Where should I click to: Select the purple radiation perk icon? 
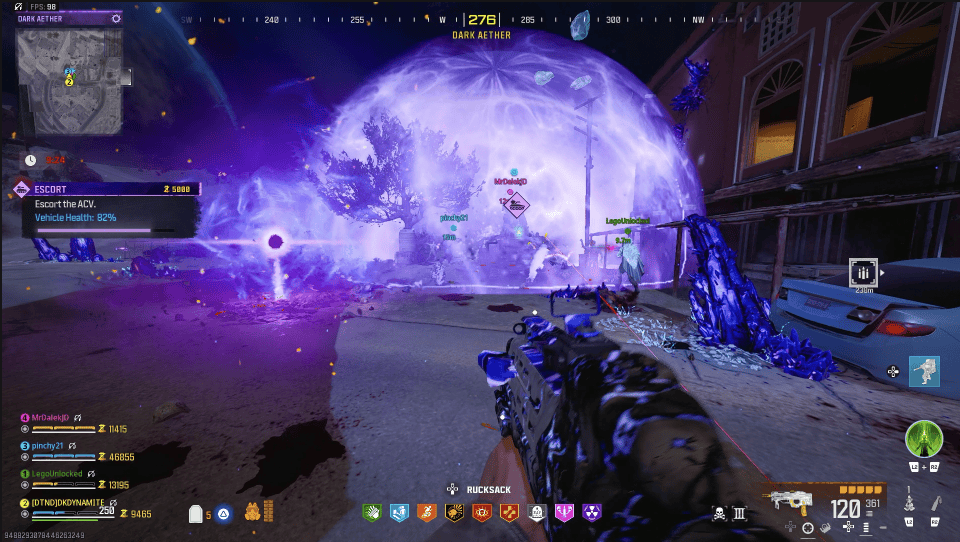pos(591,513)
